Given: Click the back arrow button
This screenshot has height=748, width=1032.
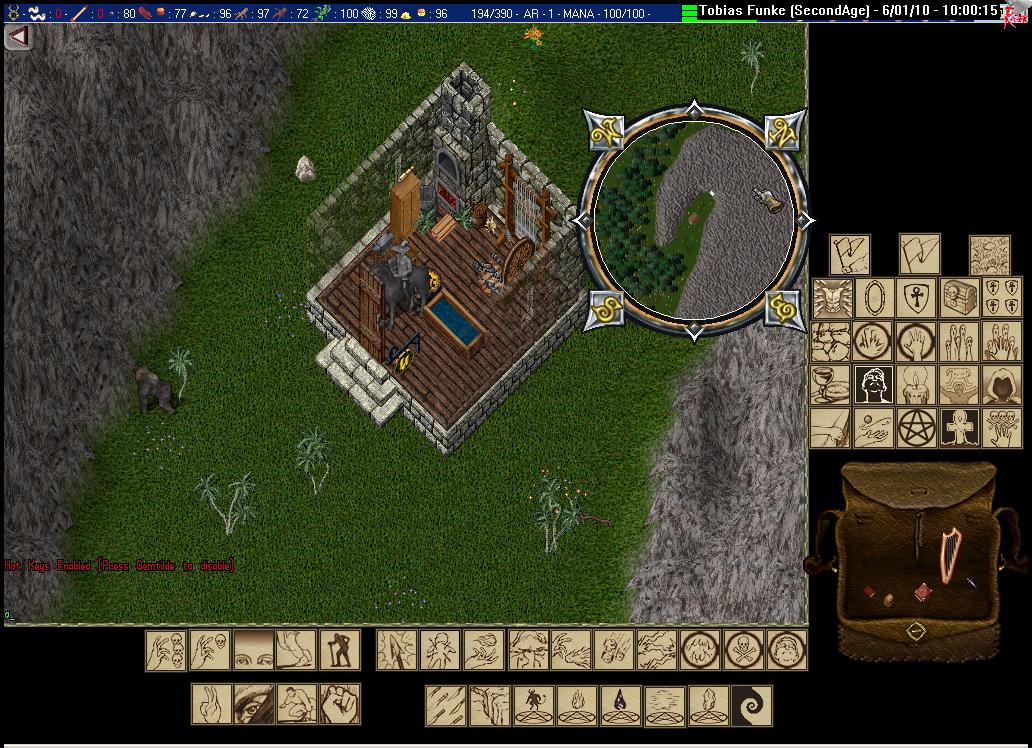Looking at the screenshot, I should pos(17,37).
